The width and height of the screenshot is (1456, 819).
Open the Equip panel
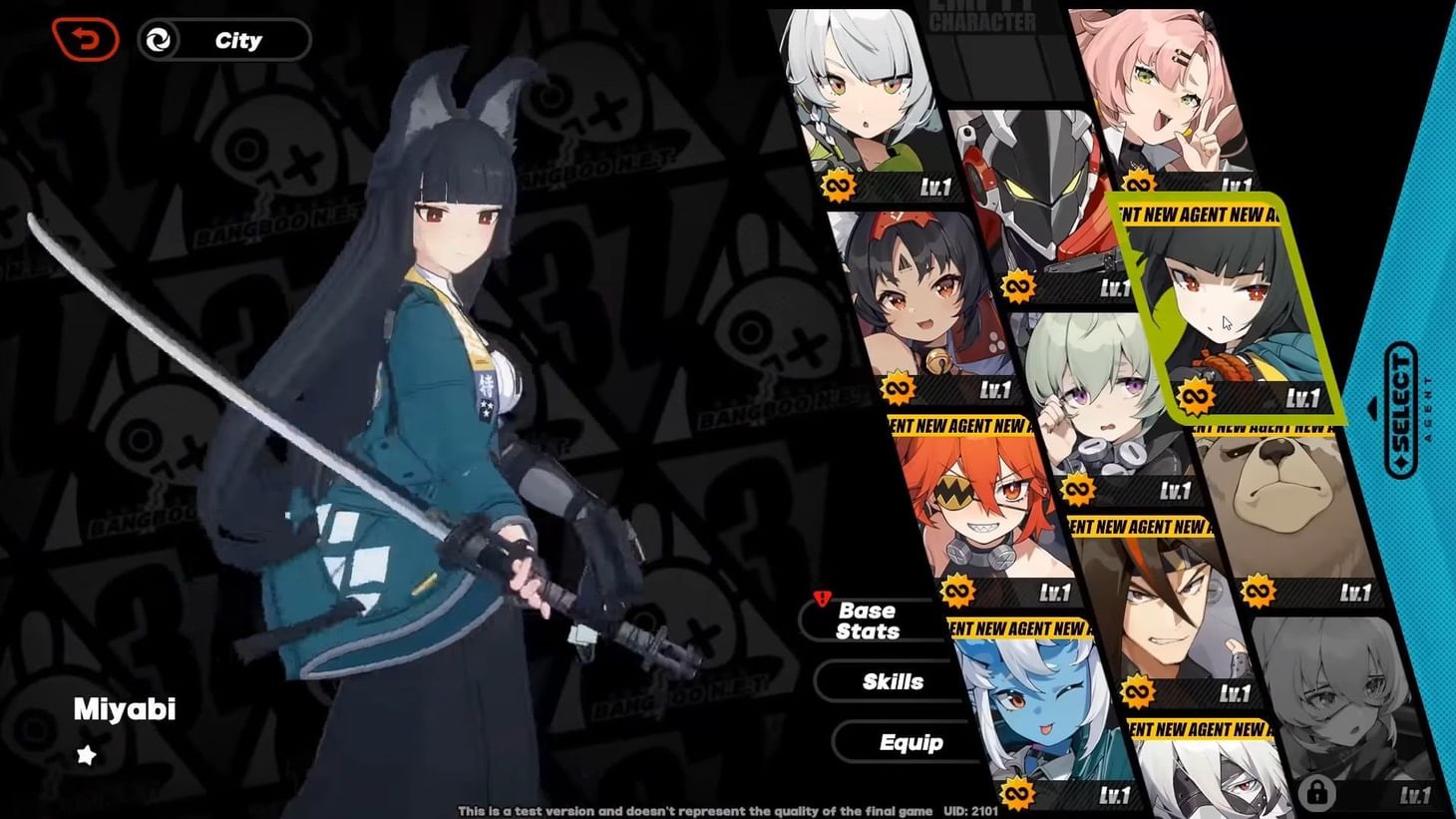(909, 742)
